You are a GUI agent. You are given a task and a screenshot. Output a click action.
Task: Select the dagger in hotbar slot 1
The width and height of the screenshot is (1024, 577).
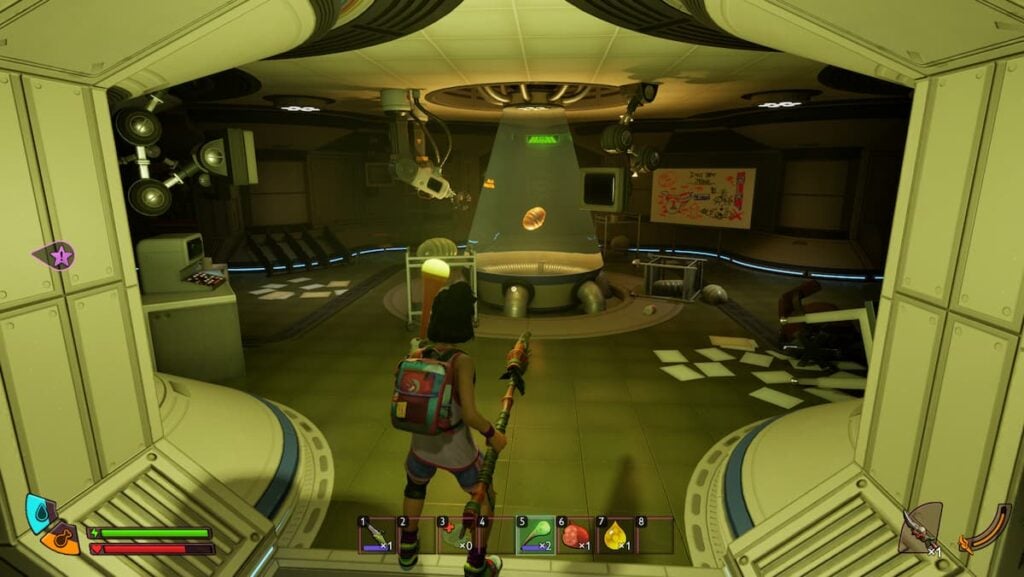pyautogui.click(x=378, y=535)
